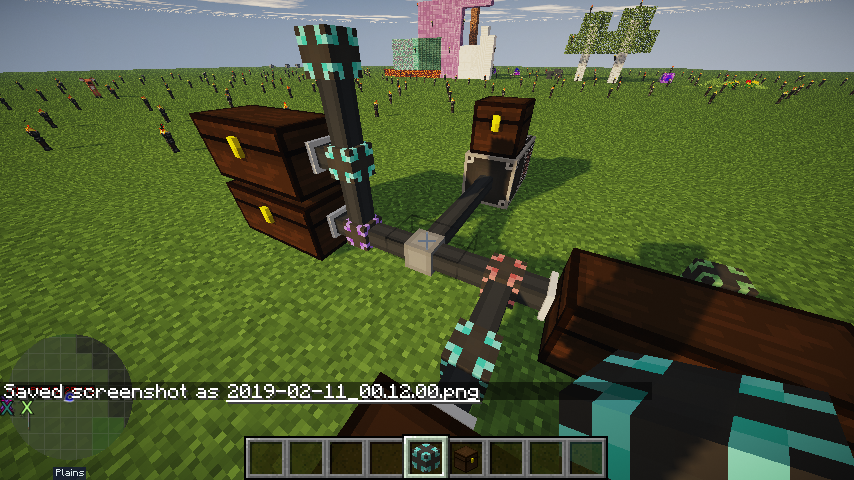Select the wooden chest hotbar slot
This screenshot has width=854, height=480.
465,457
